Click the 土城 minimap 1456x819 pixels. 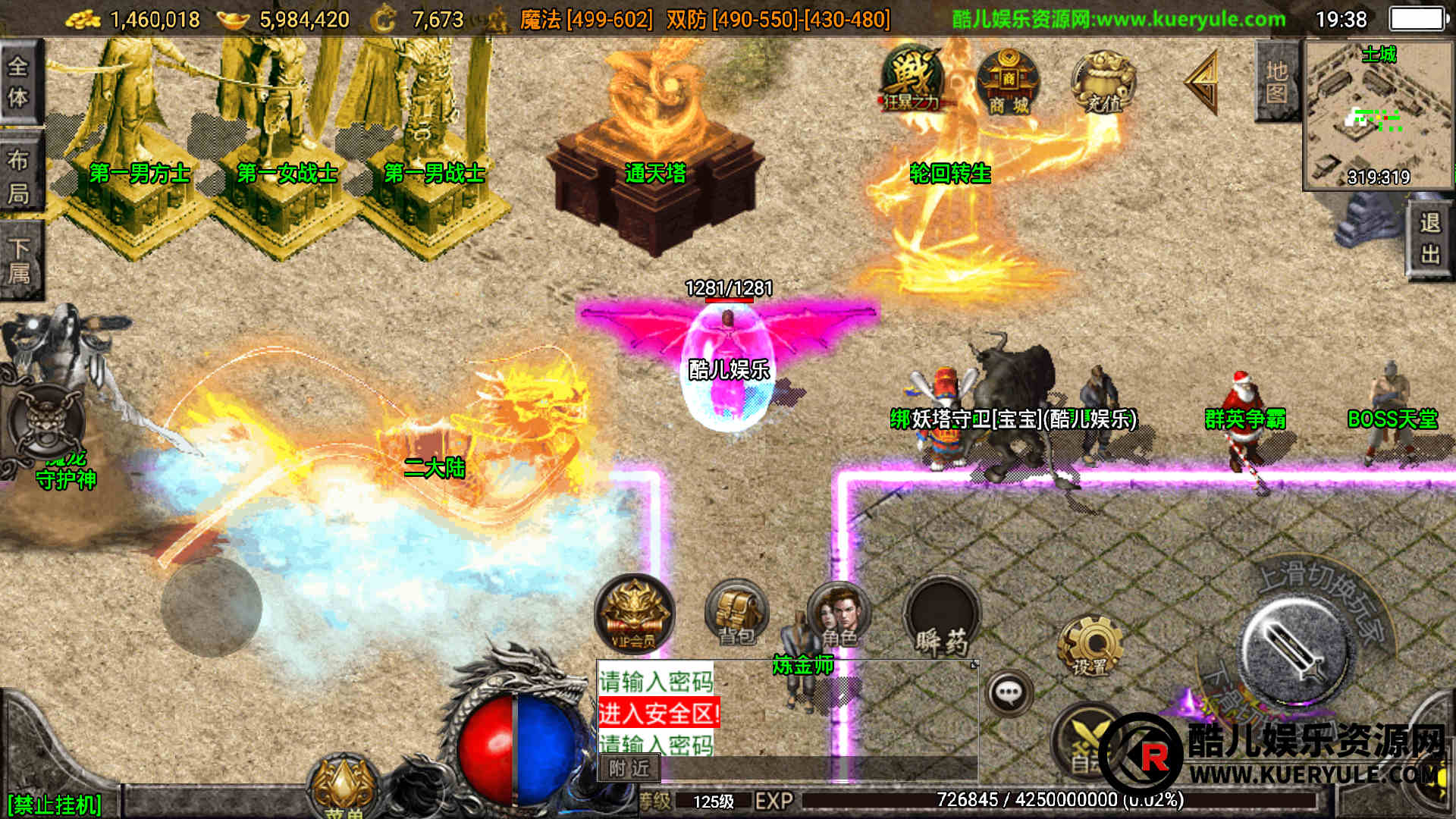click(x=1377, y=114)
